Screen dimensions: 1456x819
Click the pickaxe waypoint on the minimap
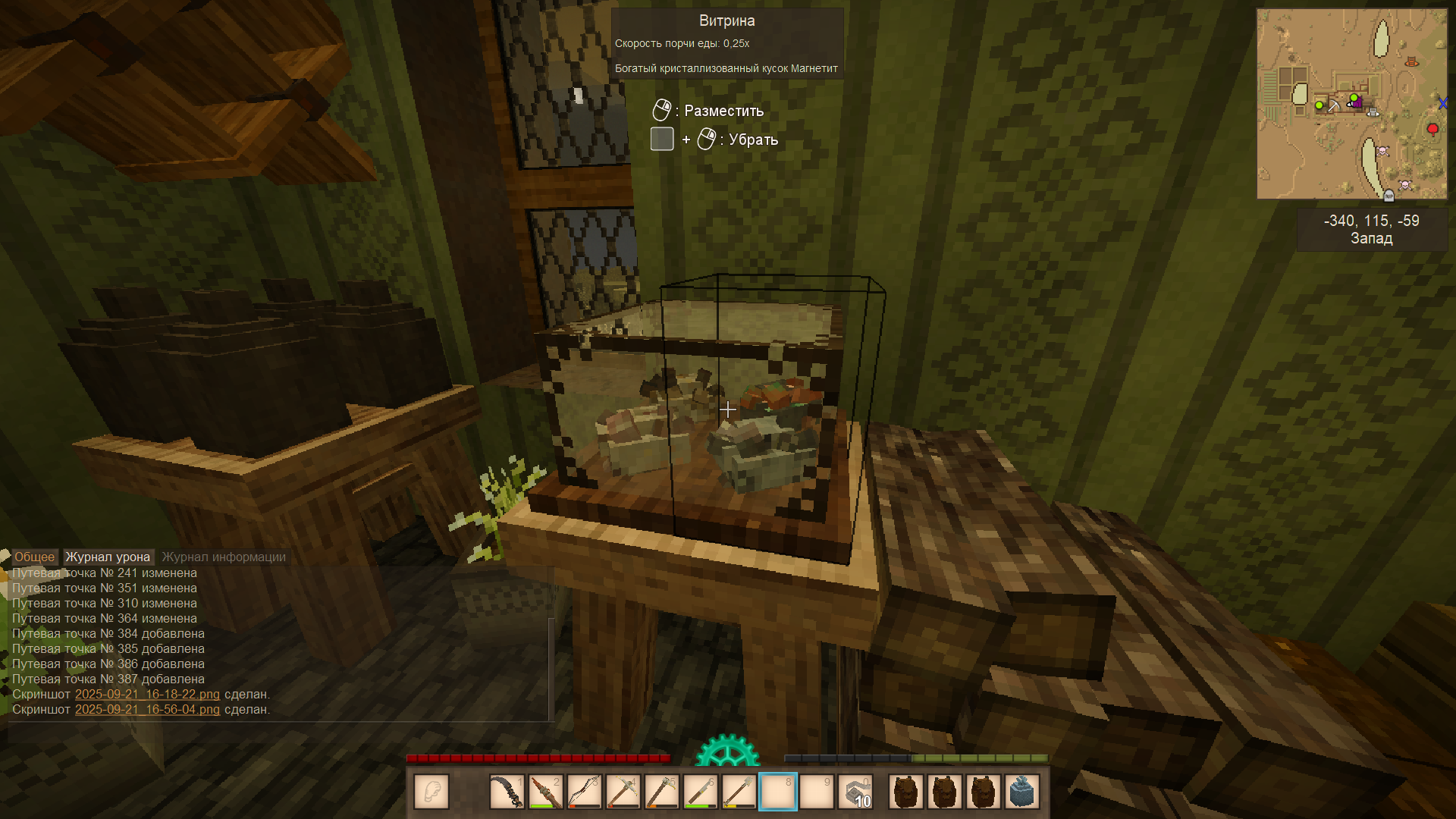[x=1333, y=106]
